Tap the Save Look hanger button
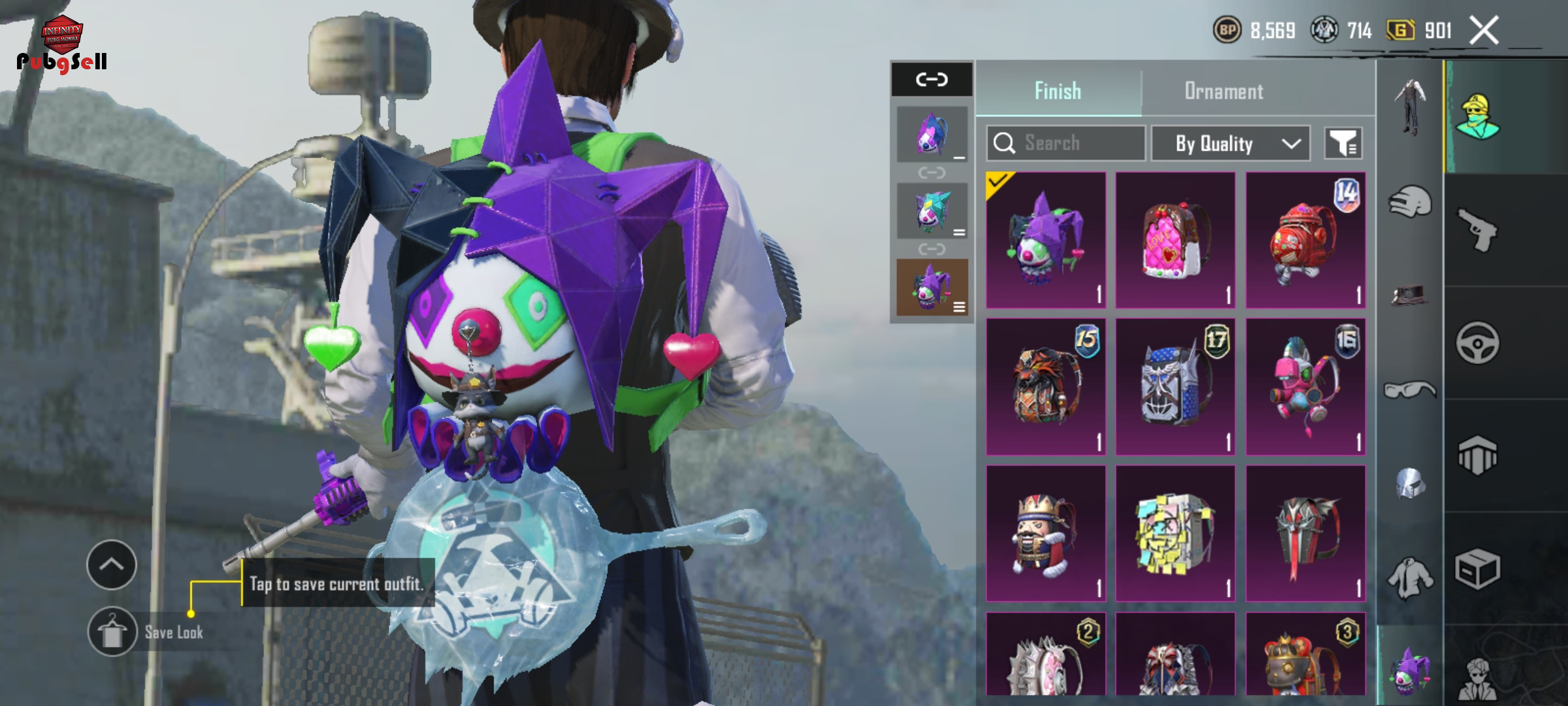 [112, 631]
